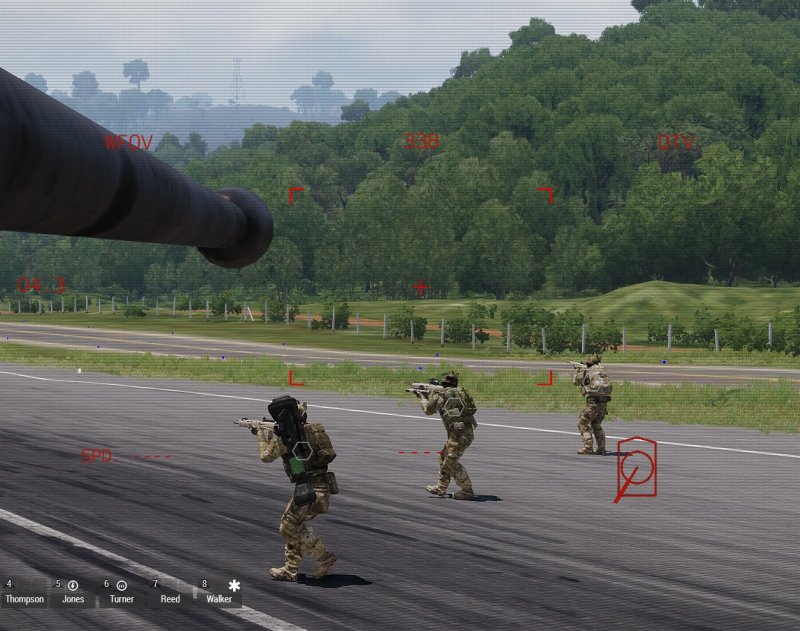Choose squad member Turner in the command bar
The image size is (800, 631).
122,593
